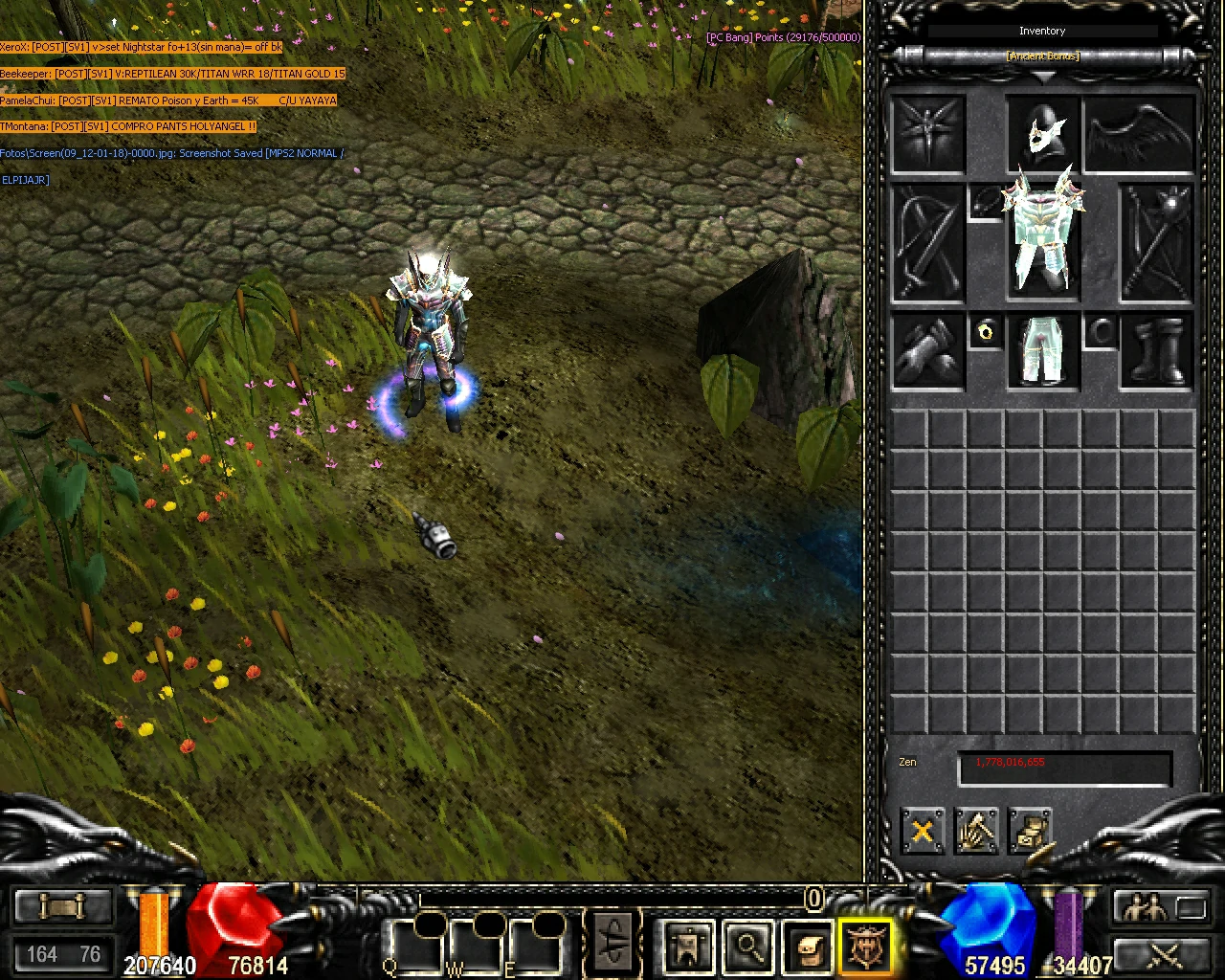Viewport: 1225px width, 980px height.
Task: Click the [Ancient Bonus] label
Action: [1042, 56]
